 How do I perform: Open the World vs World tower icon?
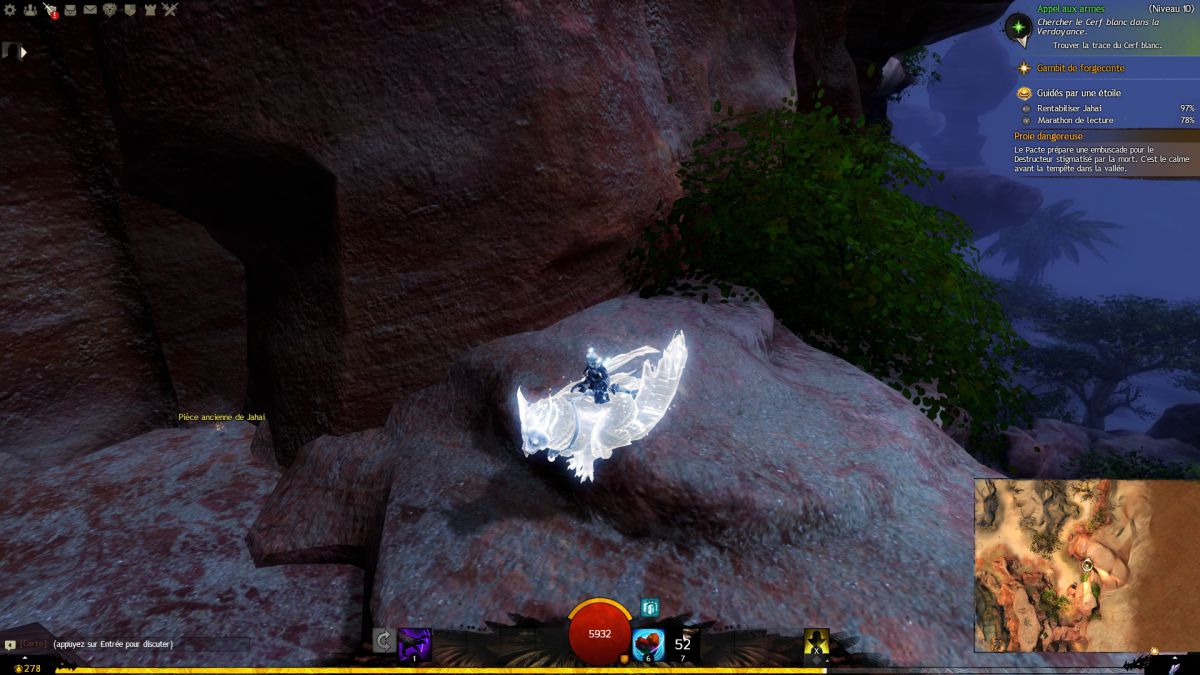click(x=150, y=10)
